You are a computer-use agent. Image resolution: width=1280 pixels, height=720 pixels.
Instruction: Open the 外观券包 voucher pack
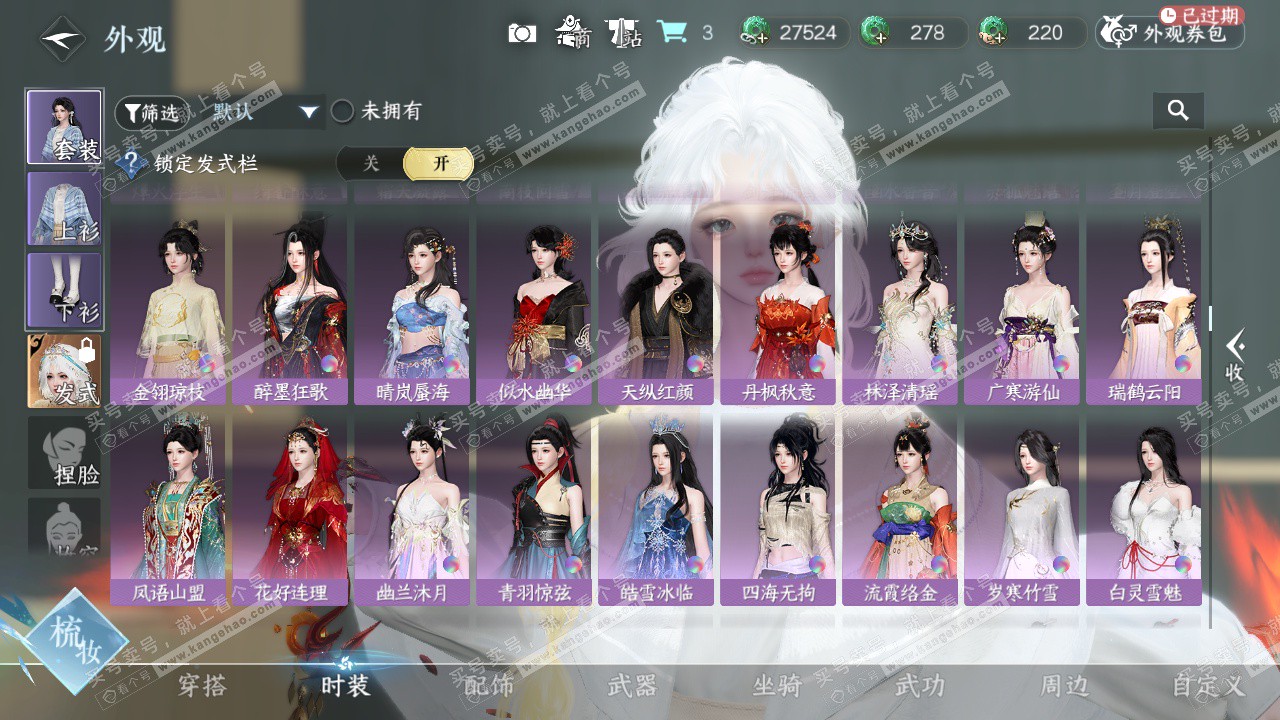pos(1170,33)
